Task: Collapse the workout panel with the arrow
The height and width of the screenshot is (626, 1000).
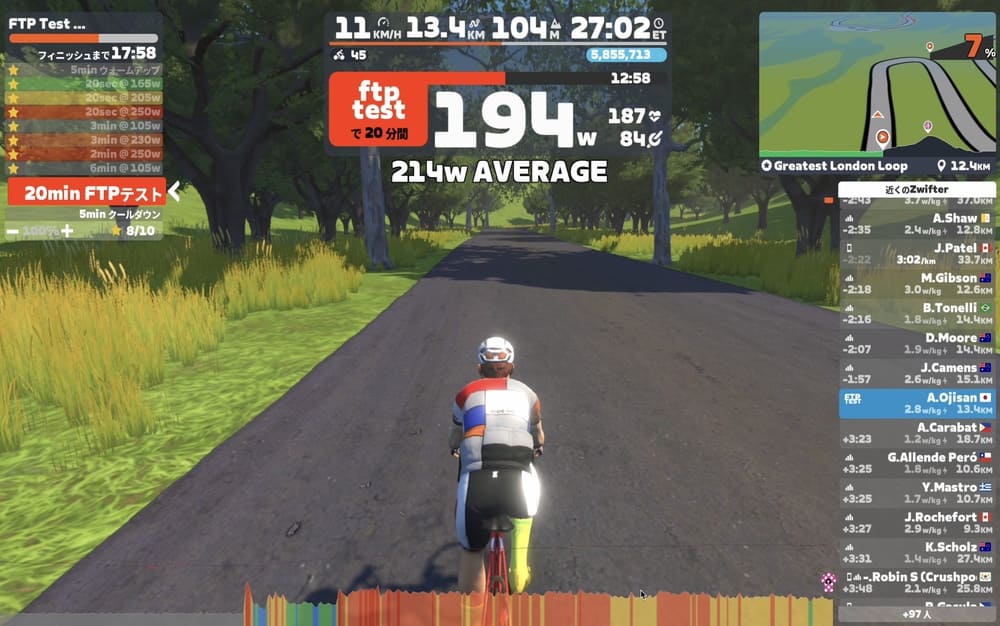Action: [x=174, y=191]
